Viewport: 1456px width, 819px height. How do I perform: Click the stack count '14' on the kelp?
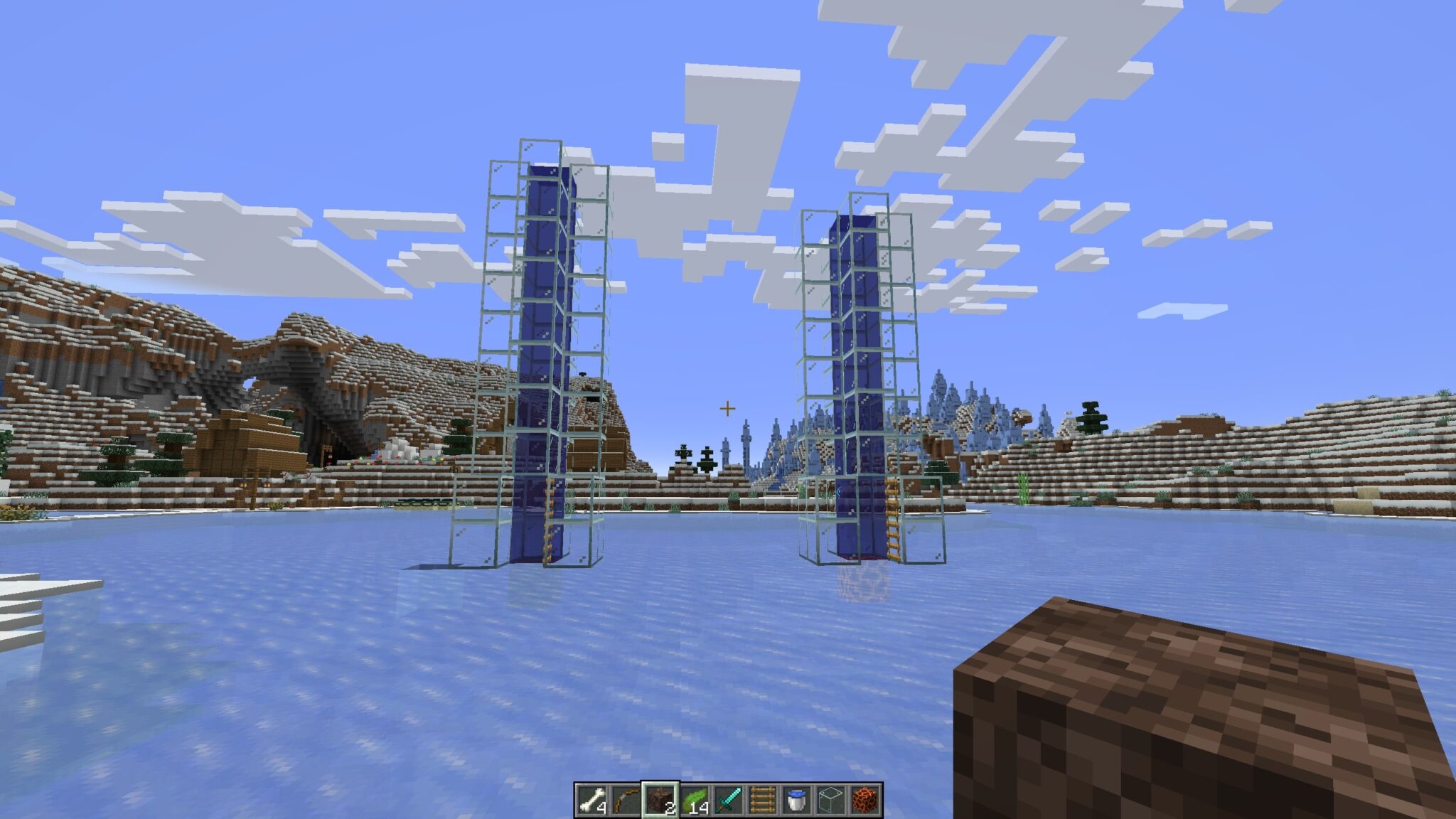pos(700,808)
